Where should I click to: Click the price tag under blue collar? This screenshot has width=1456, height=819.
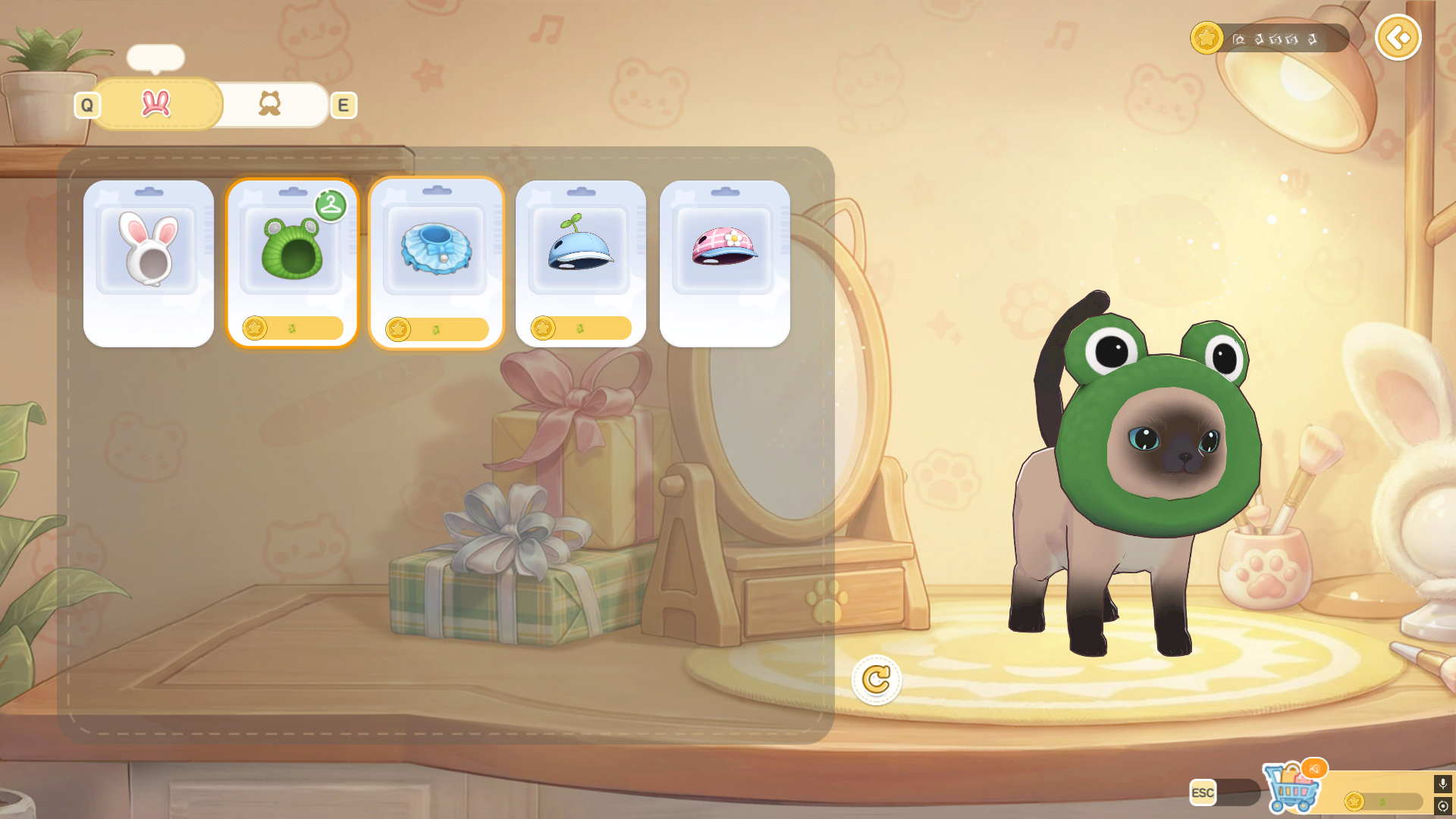click(436, 328)
